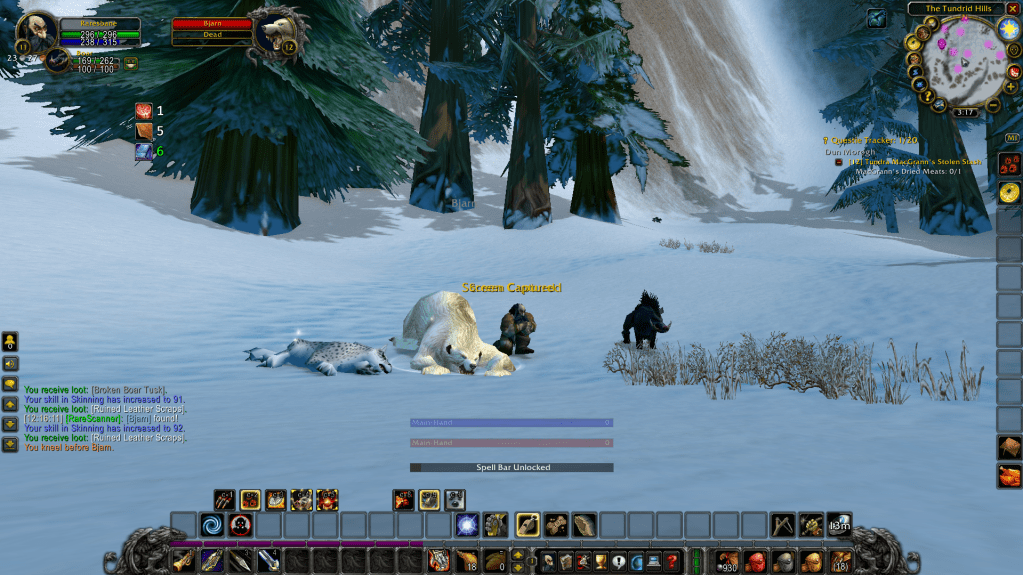This screenshot has height=575, width=1023.
Task: Activate the blue swirl portal ability
Action: [x=212, y=524]
